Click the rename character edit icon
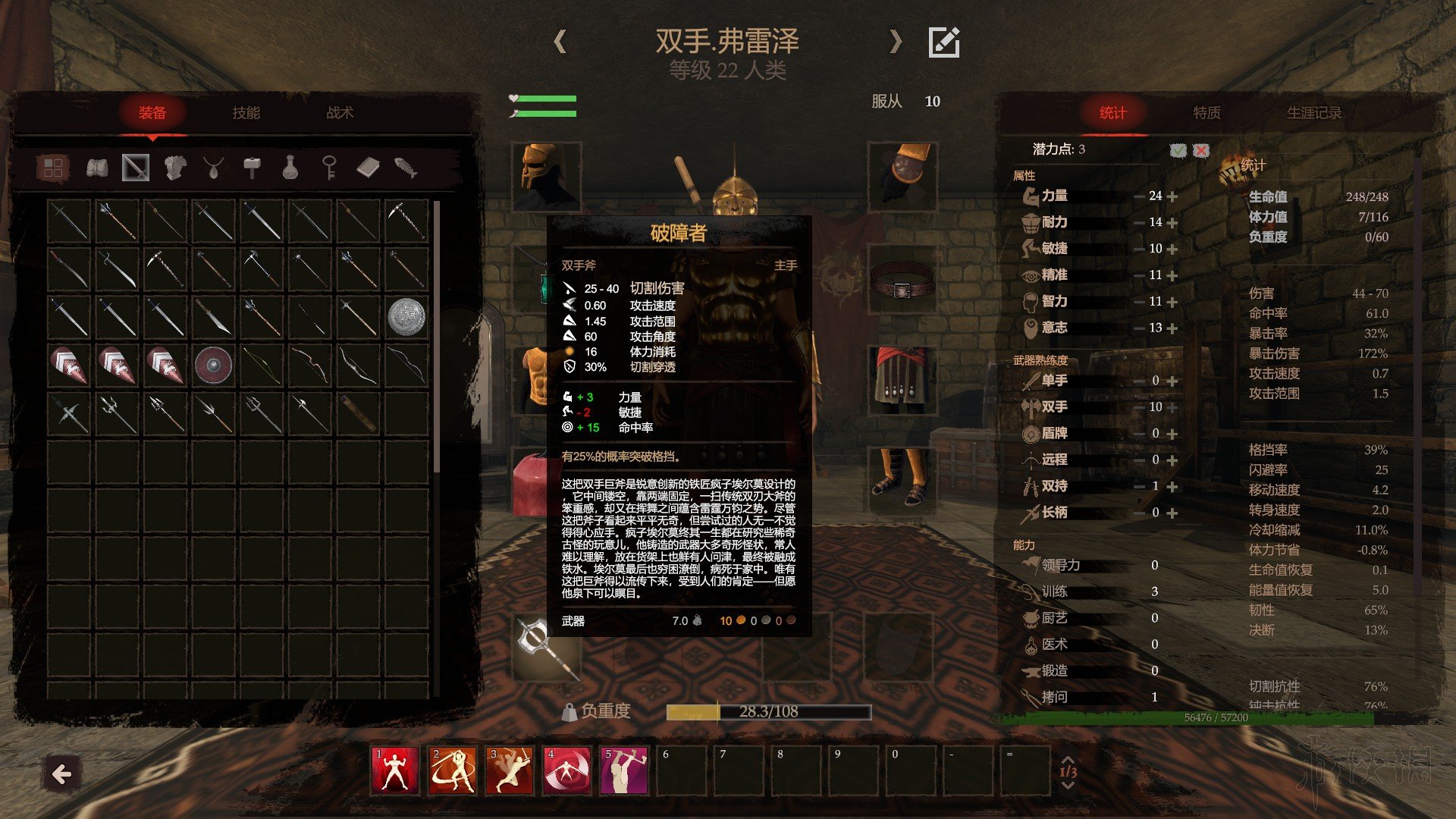Screen dimensions: 1456x819 pyautogui.click(x=944, y=42)
